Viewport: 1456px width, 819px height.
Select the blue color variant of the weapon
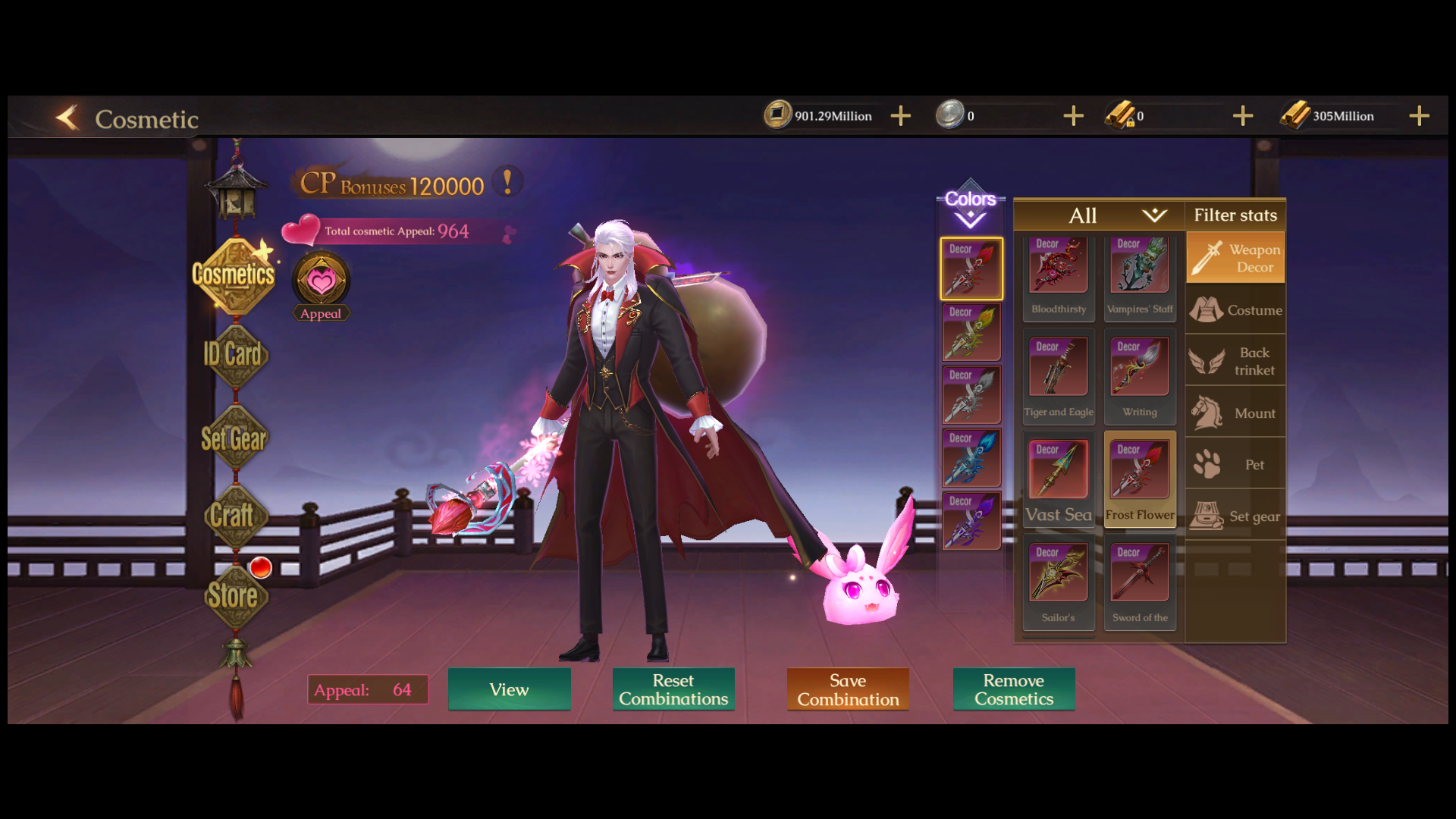971,458
